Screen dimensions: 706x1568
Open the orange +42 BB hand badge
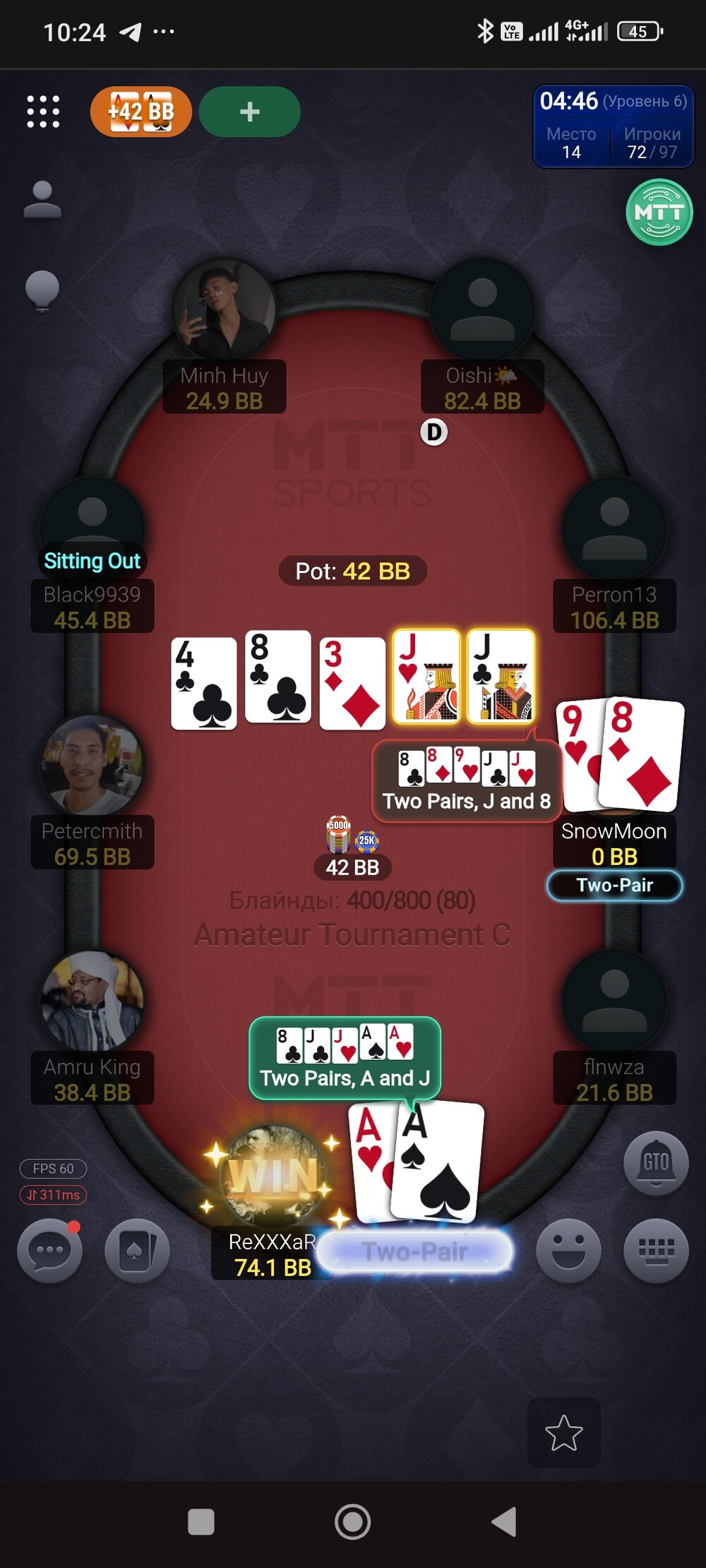click(141, 111)
